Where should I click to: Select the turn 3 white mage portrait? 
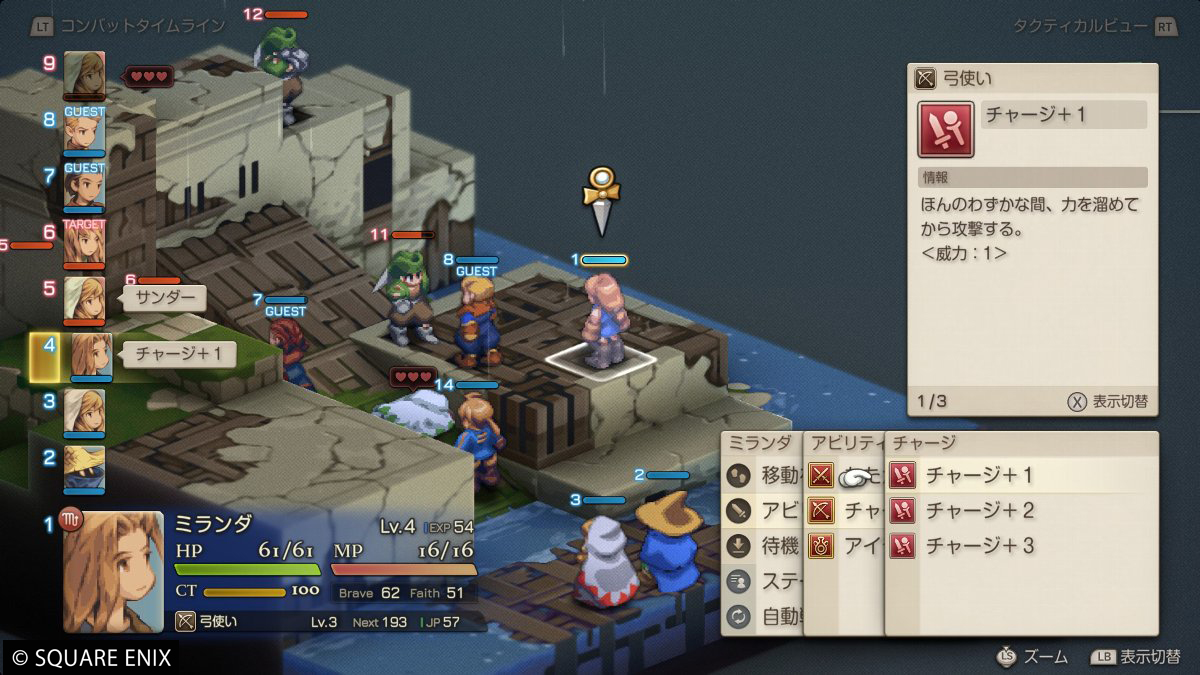pyautogui.click(x=85, y=411)
